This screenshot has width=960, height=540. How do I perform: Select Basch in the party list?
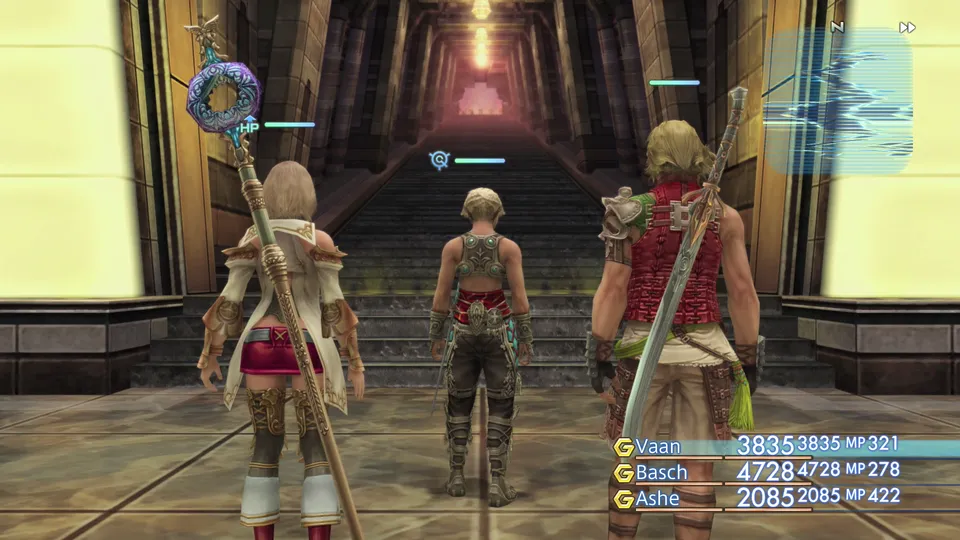[662, 472]
